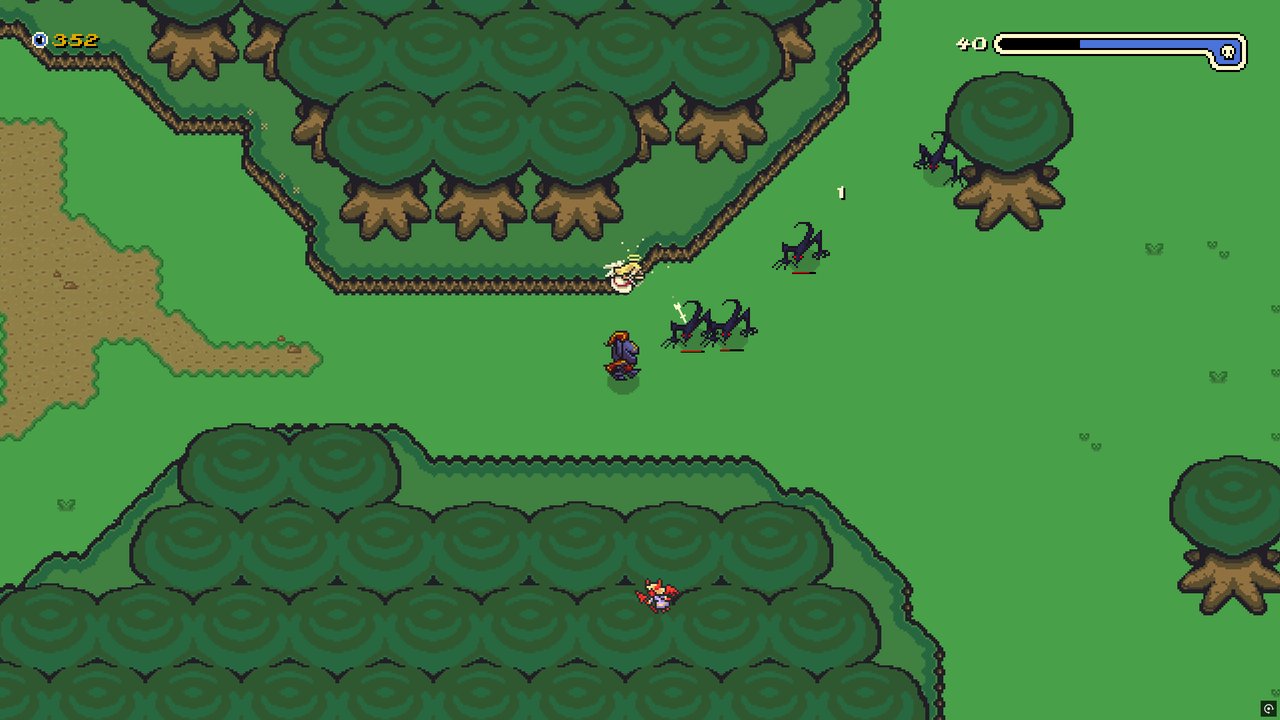
Task: Click the blue gem currency icon
Action: tap(38, 41)
